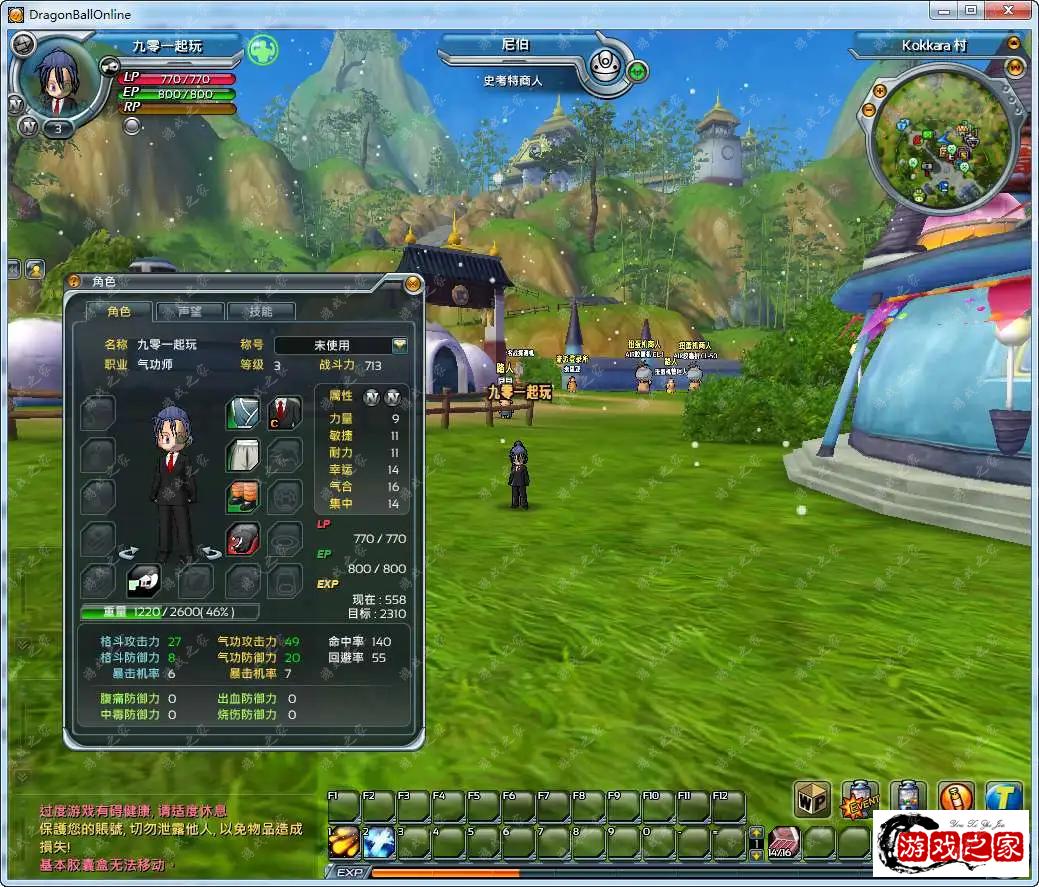Choose the red scouter equipment slot
This screenshot has height=887, width=1039.
(x=243, y=538)
